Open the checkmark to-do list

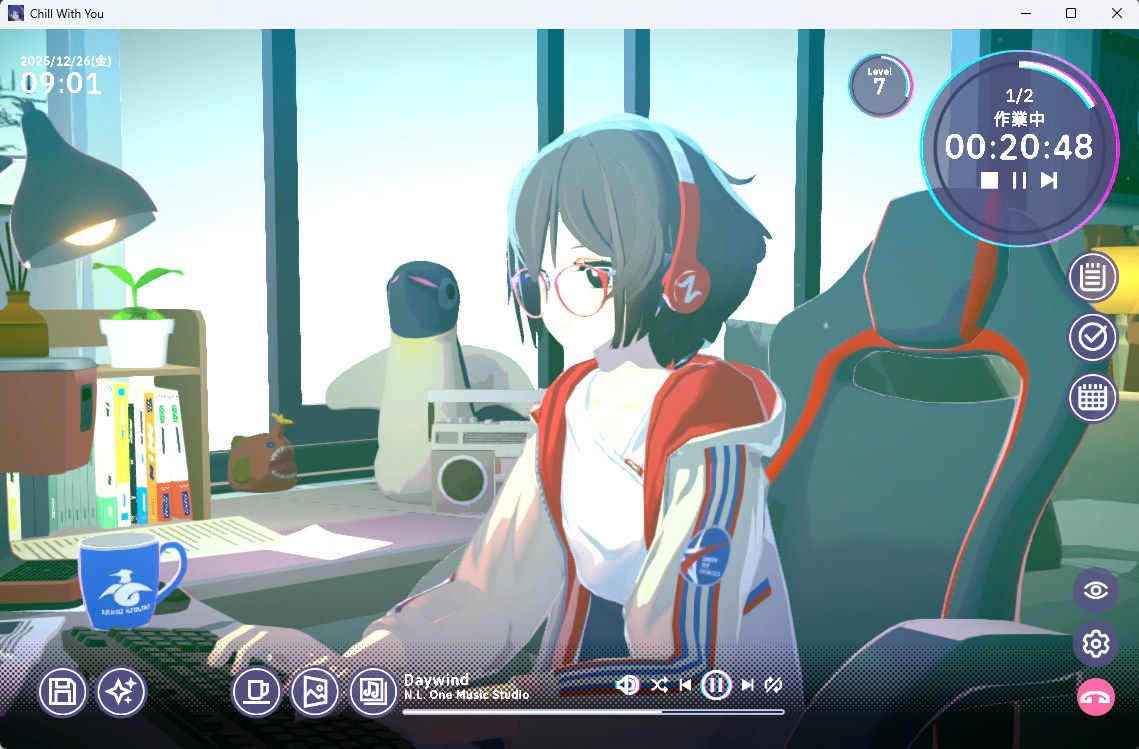click(1093, 338)
